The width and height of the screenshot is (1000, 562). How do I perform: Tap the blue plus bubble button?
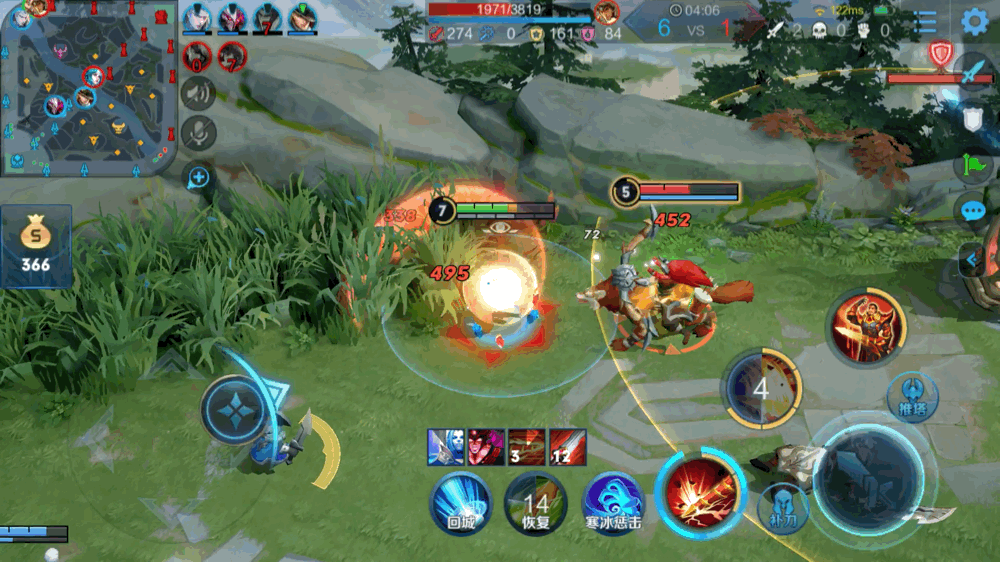[199, 178]
